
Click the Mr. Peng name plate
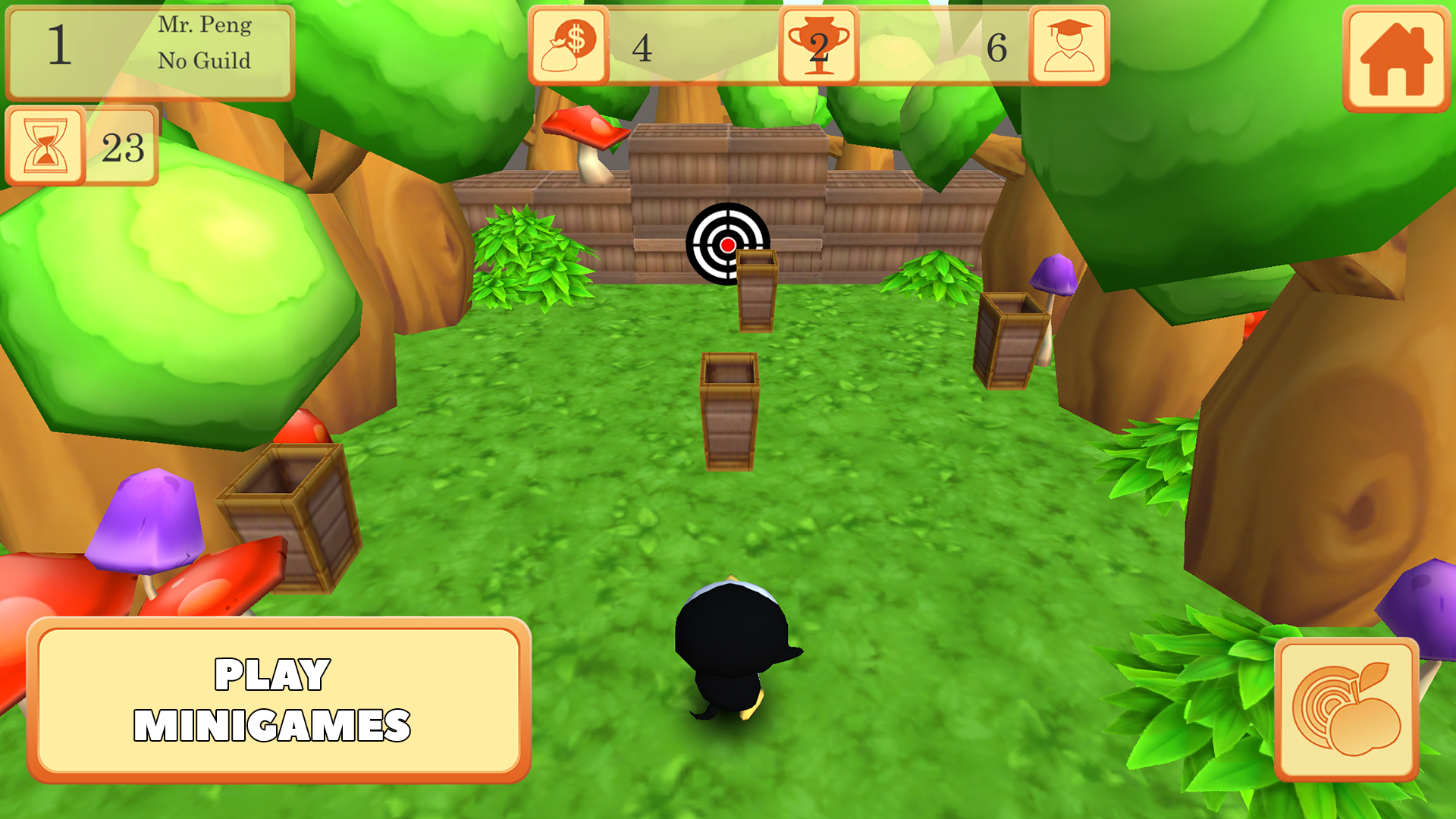pyautogui.click(x=205, y=27)
